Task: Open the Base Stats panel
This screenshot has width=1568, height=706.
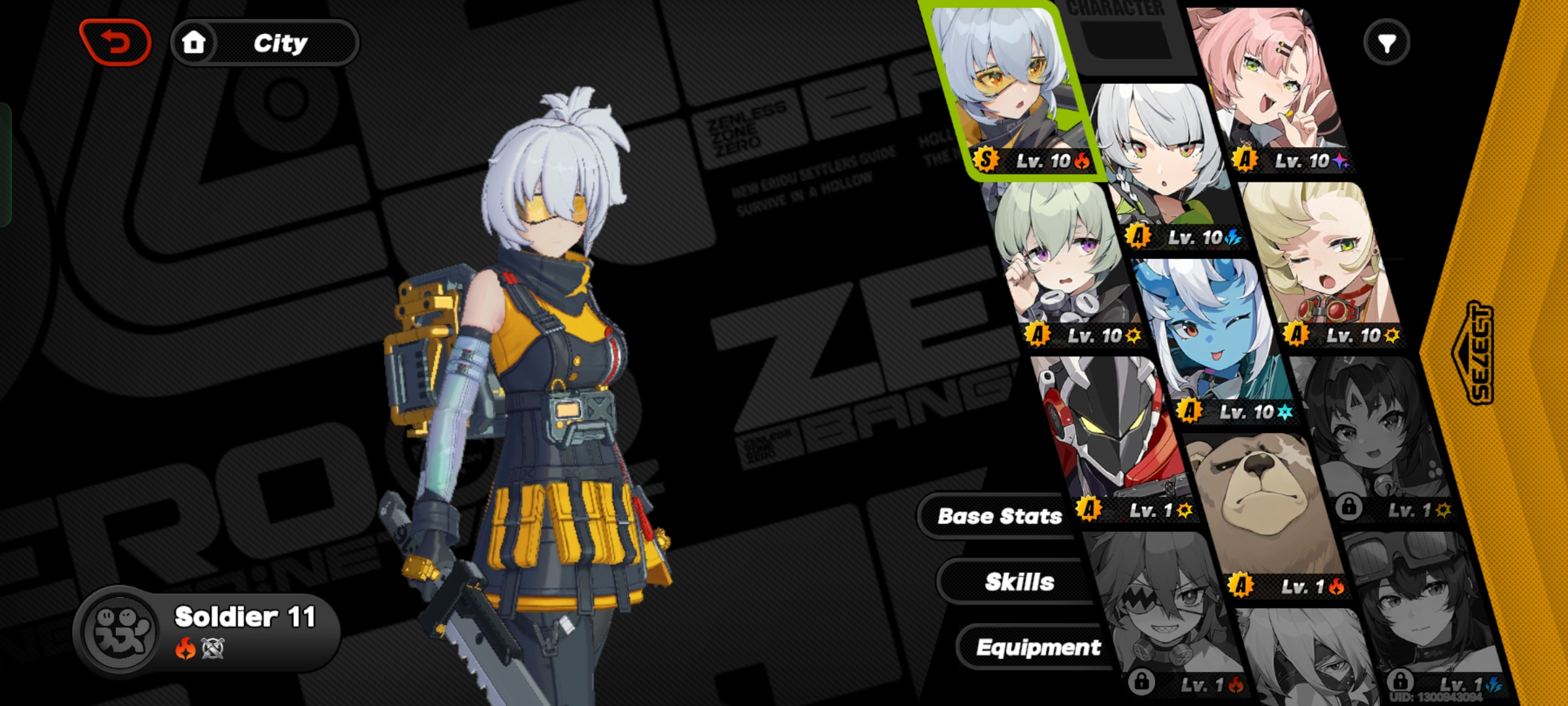Action: point(1001,516)
